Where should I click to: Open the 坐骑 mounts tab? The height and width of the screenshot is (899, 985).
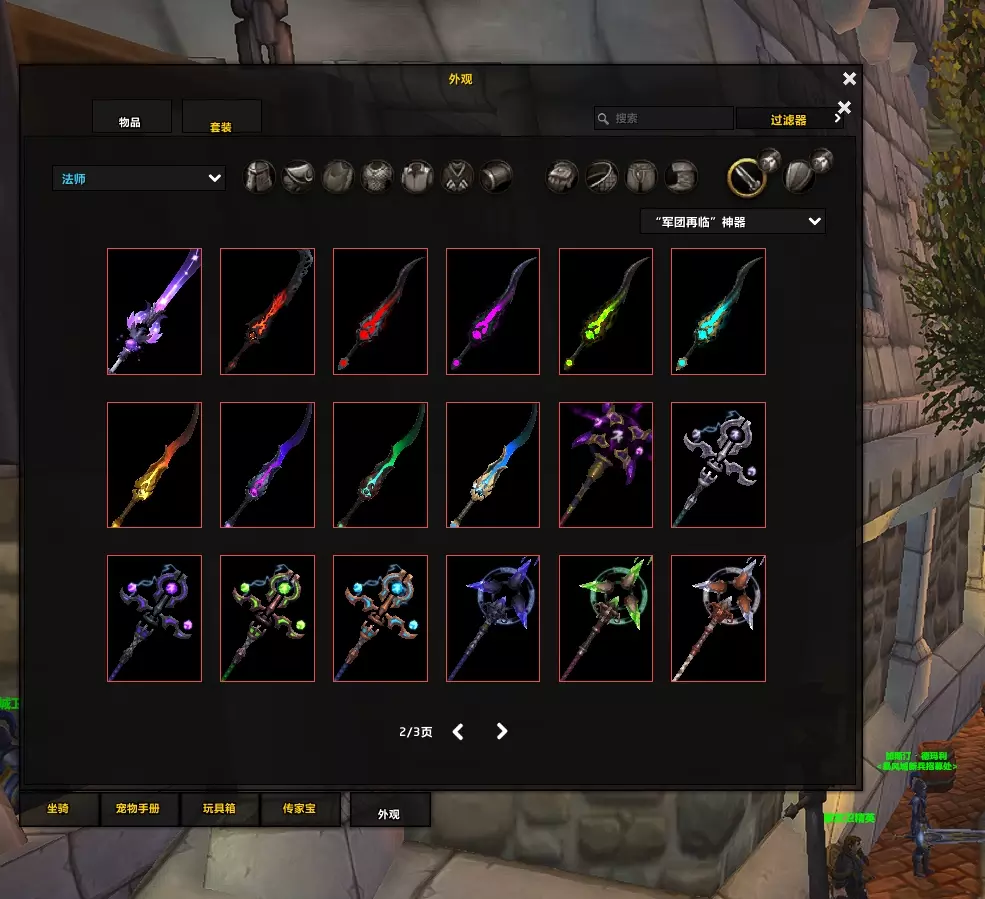(x=59, y=808)
